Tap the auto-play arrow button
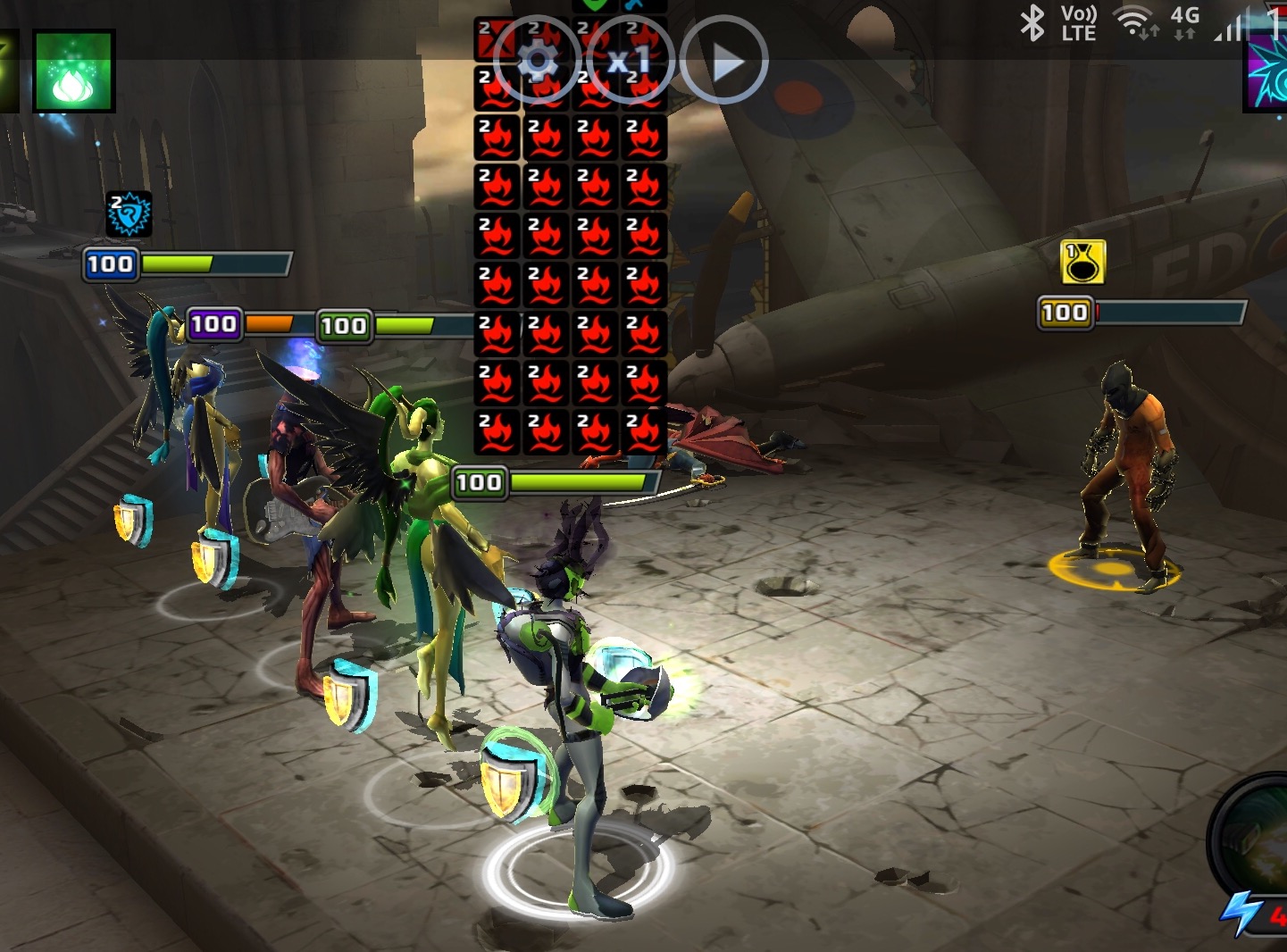This screenshot has width=1287, height=952. (724, 61)
